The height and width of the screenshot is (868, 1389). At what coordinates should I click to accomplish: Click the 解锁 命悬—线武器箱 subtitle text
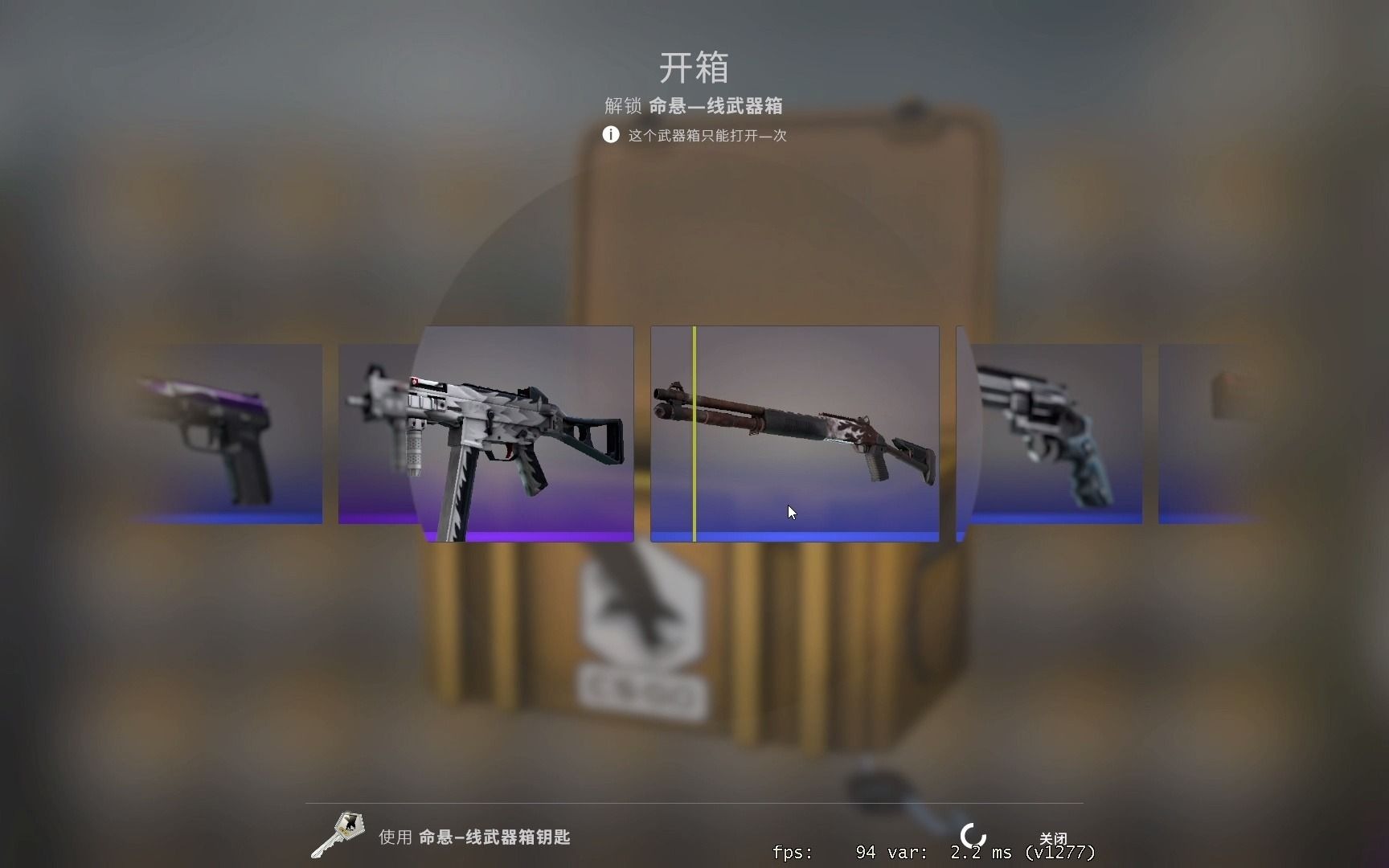(693, 106)
